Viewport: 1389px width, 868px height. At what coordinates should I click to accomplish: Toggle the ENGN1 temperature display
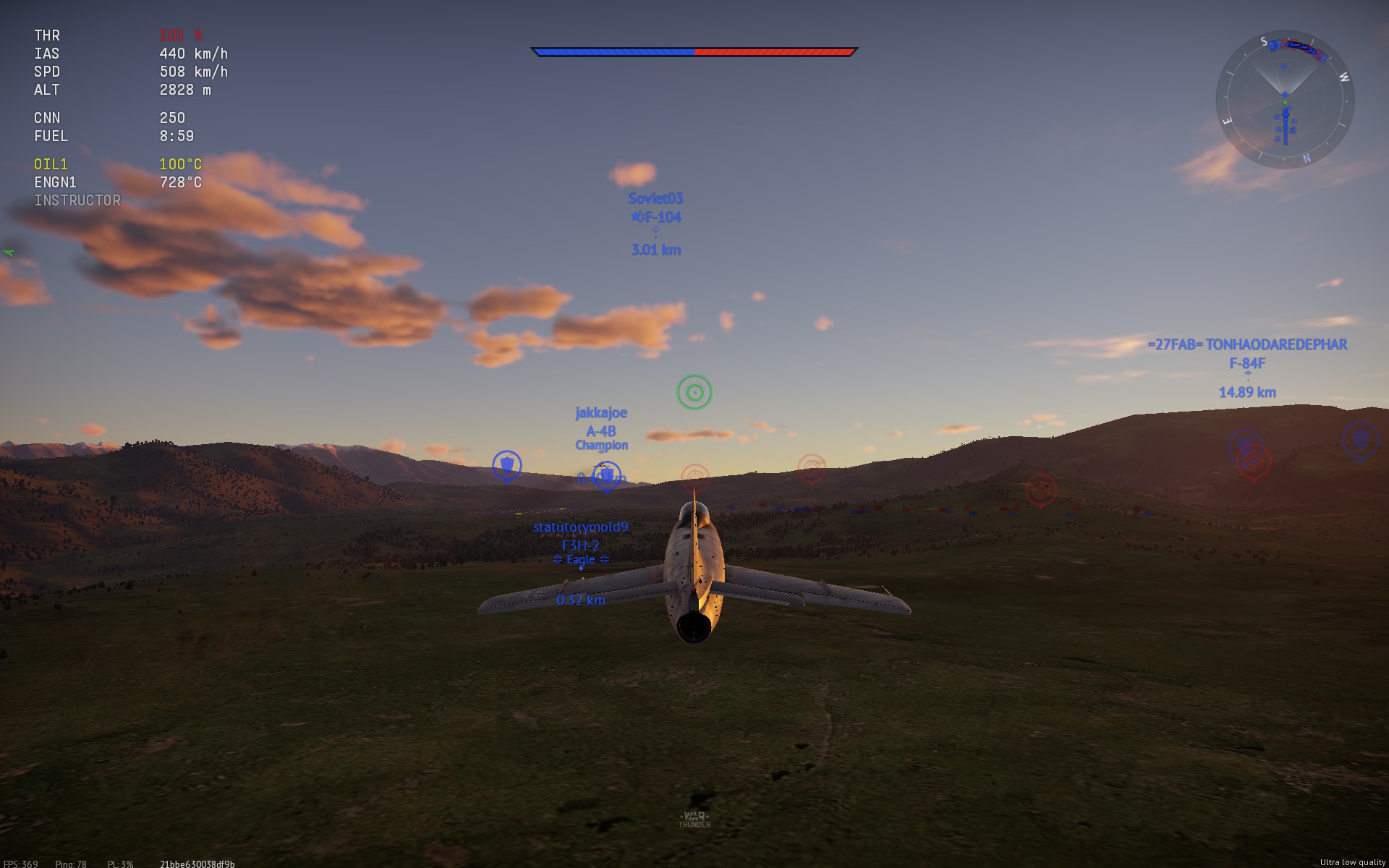point(181,182)
